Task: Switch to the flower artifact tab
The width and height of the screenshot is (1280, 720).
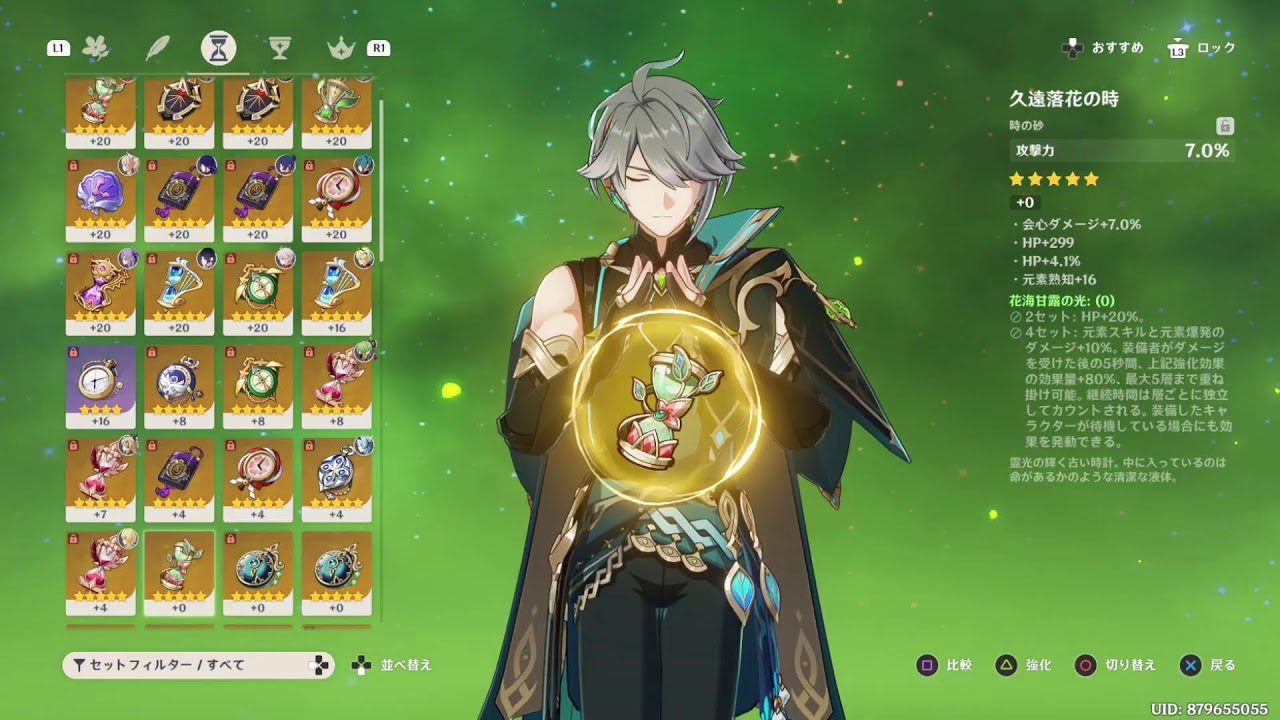Action: point(97,48)
